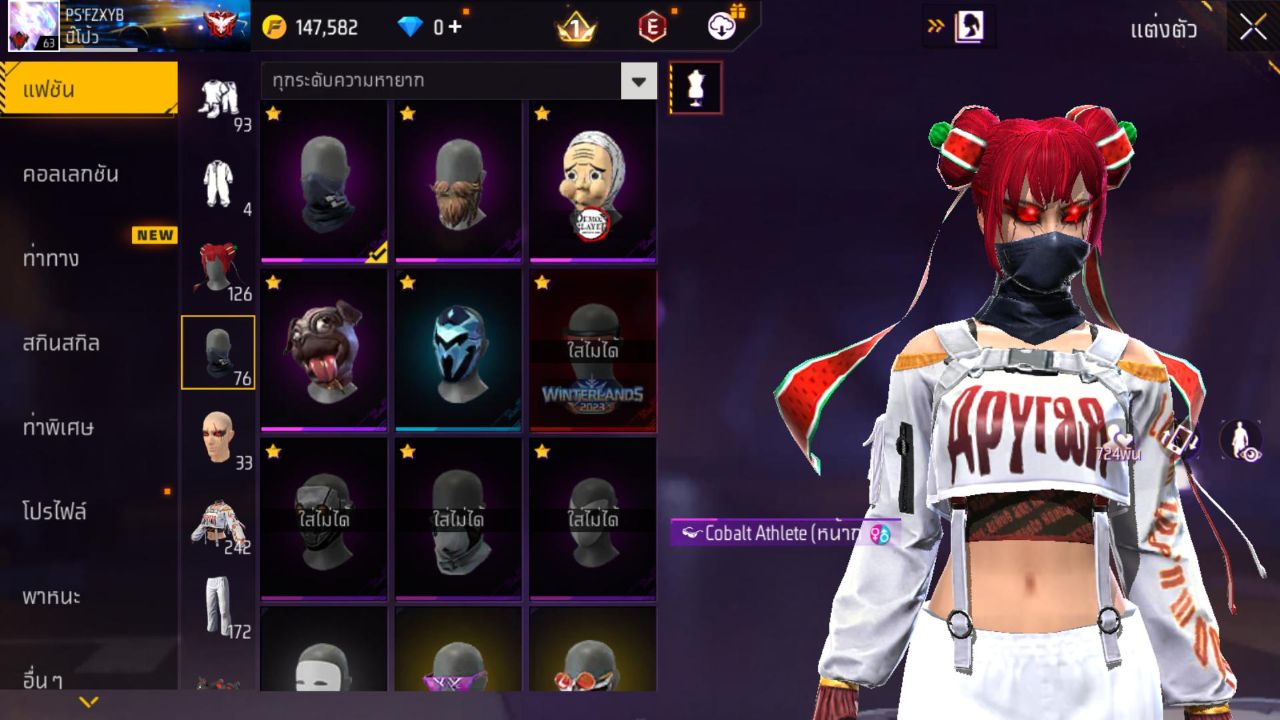Select the equipped black ninja mask
The height and width of the screenshot is (720, 1280).
pyautogui.click(x=323, y=180)
